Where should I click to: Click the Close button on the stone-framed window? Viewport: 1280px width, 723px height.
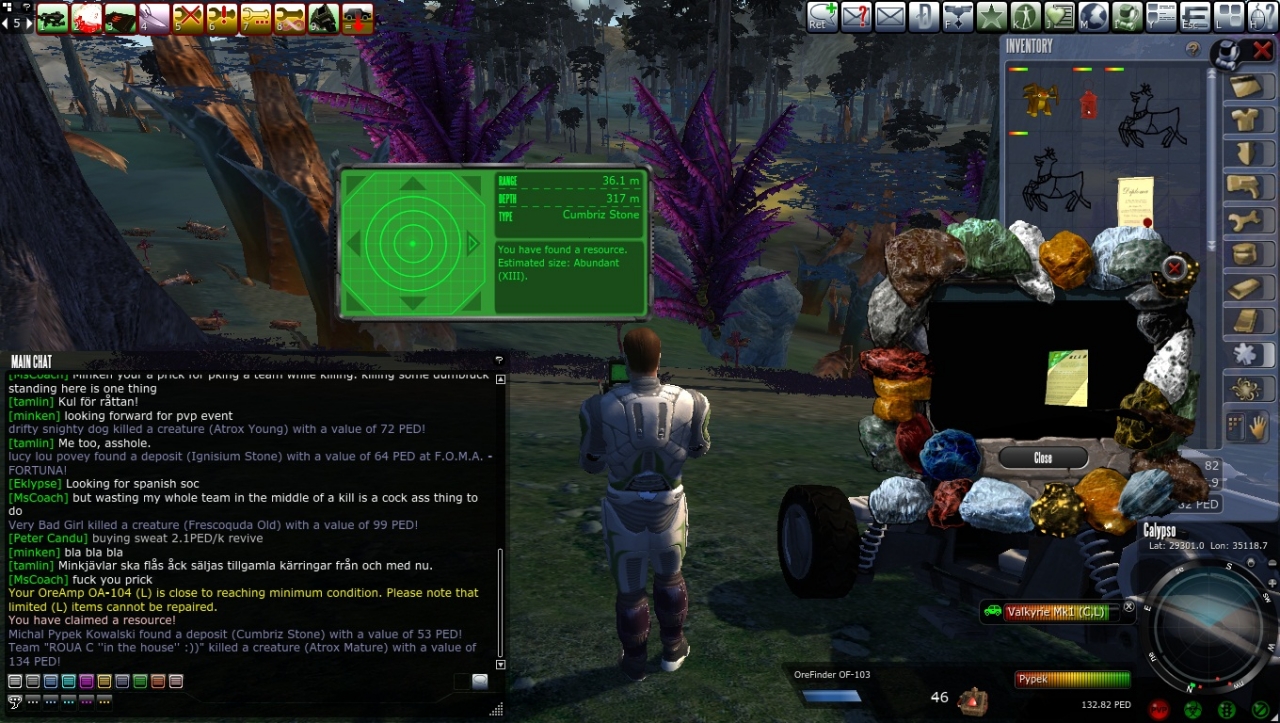1043,457
